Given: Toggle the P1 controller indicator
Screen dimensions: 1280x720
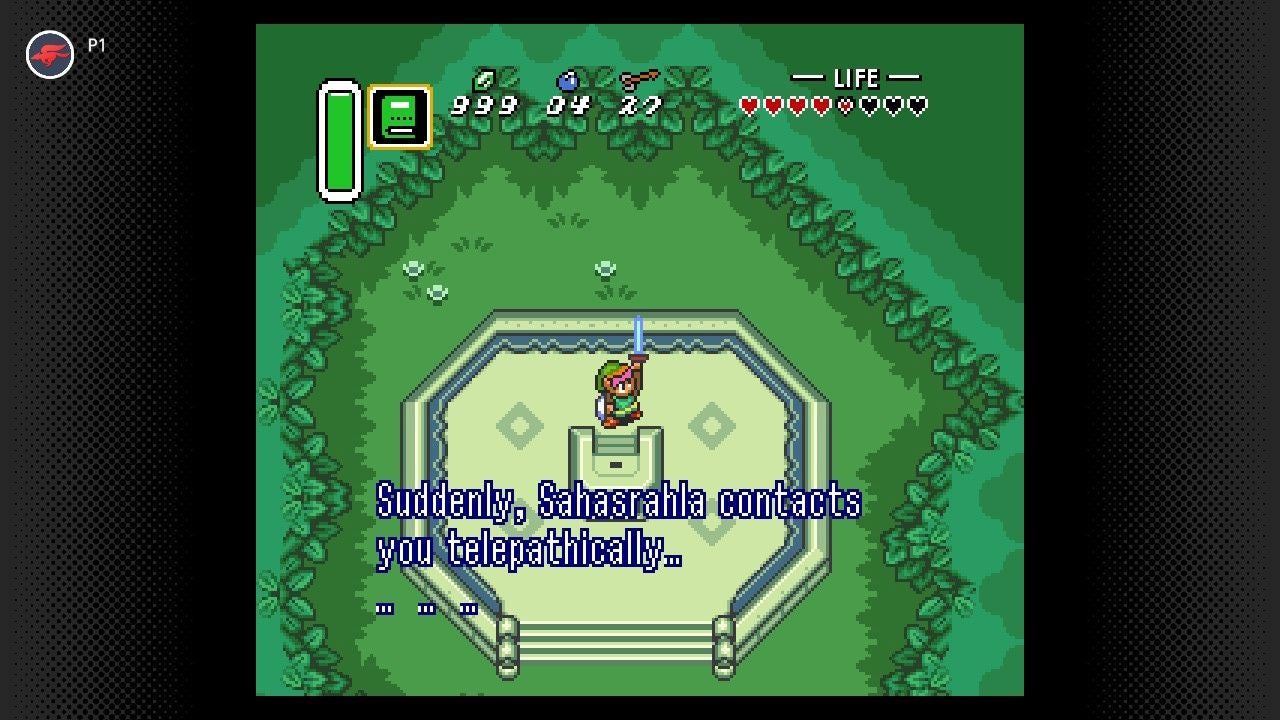Looking at the screenshot, I should 95,44.
